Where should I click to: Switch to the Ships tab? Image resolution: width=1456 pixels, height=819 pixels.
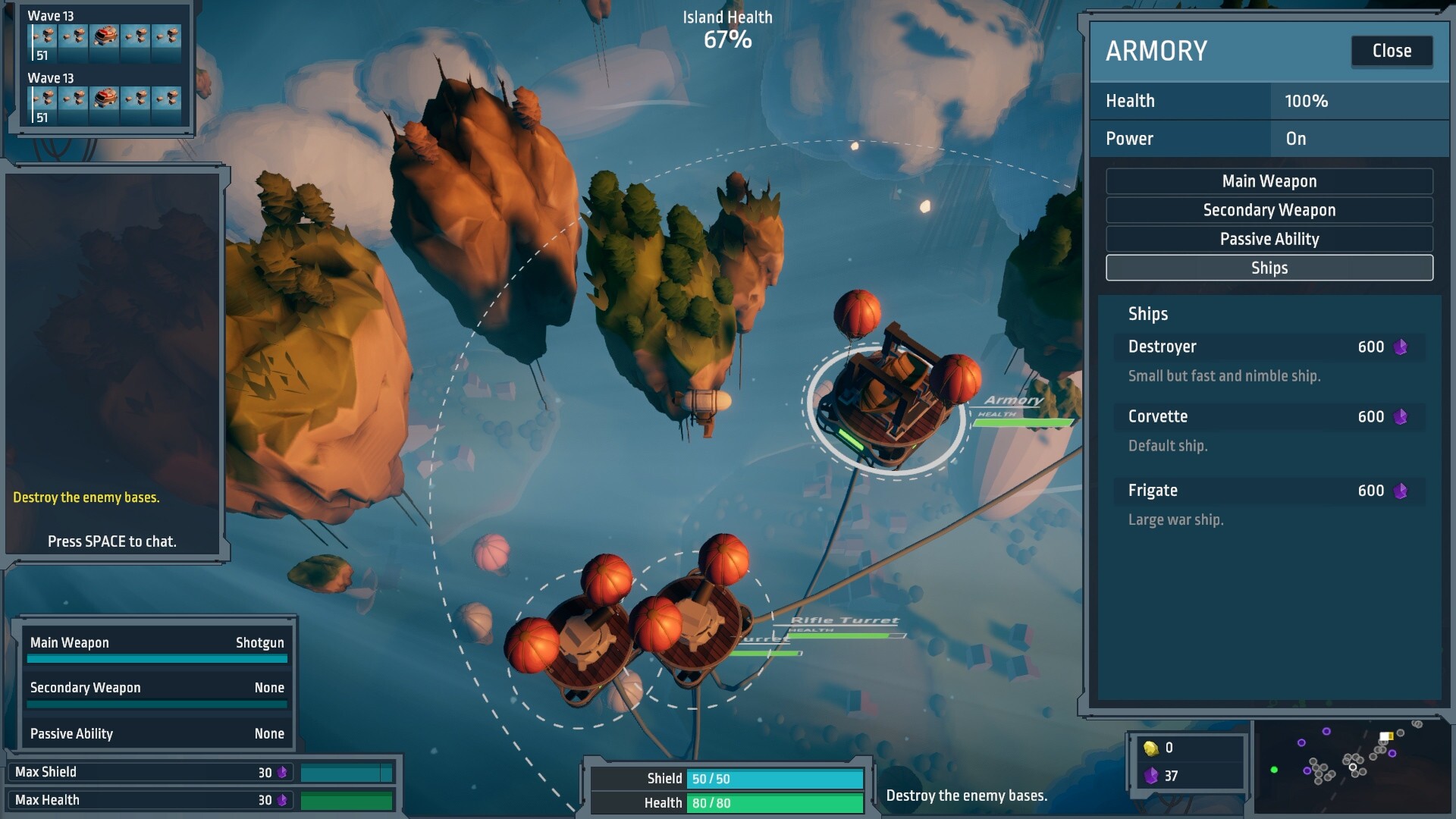[x=1269, y=268]
